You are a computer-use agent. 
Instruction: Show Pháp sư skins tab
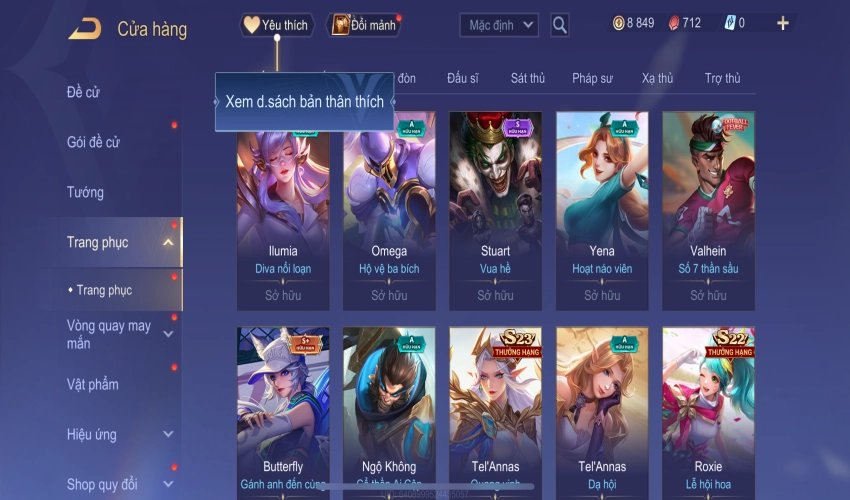[x=592, y=78]
